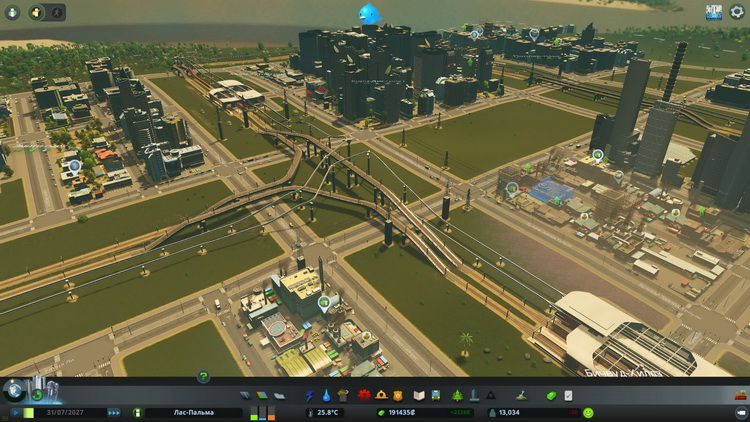Toggle the play/pause simulation button
This screenshot has width=750, height=422.
16,412
